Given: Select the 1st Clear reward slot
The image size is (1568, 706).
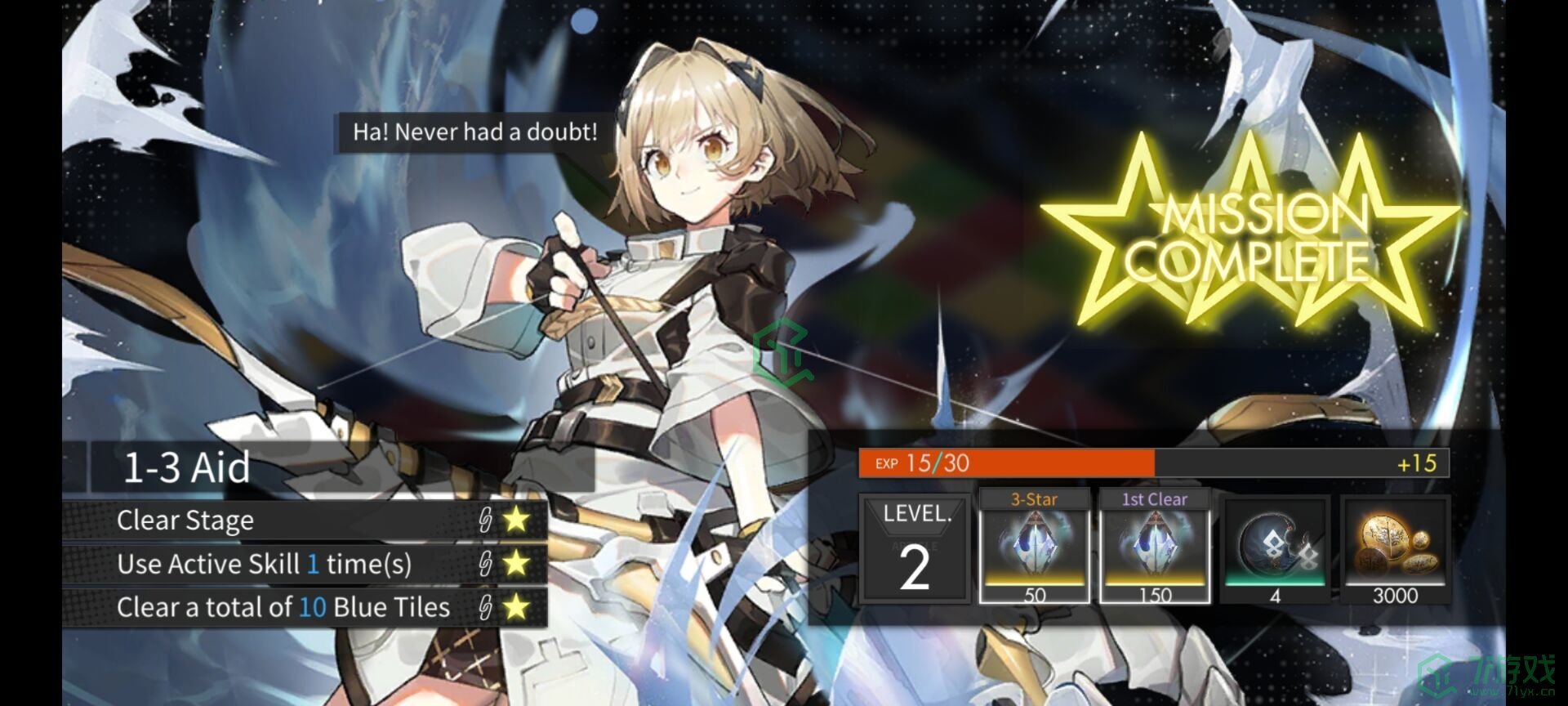Looking at the screenshot, I should [x=1154, y=547].
